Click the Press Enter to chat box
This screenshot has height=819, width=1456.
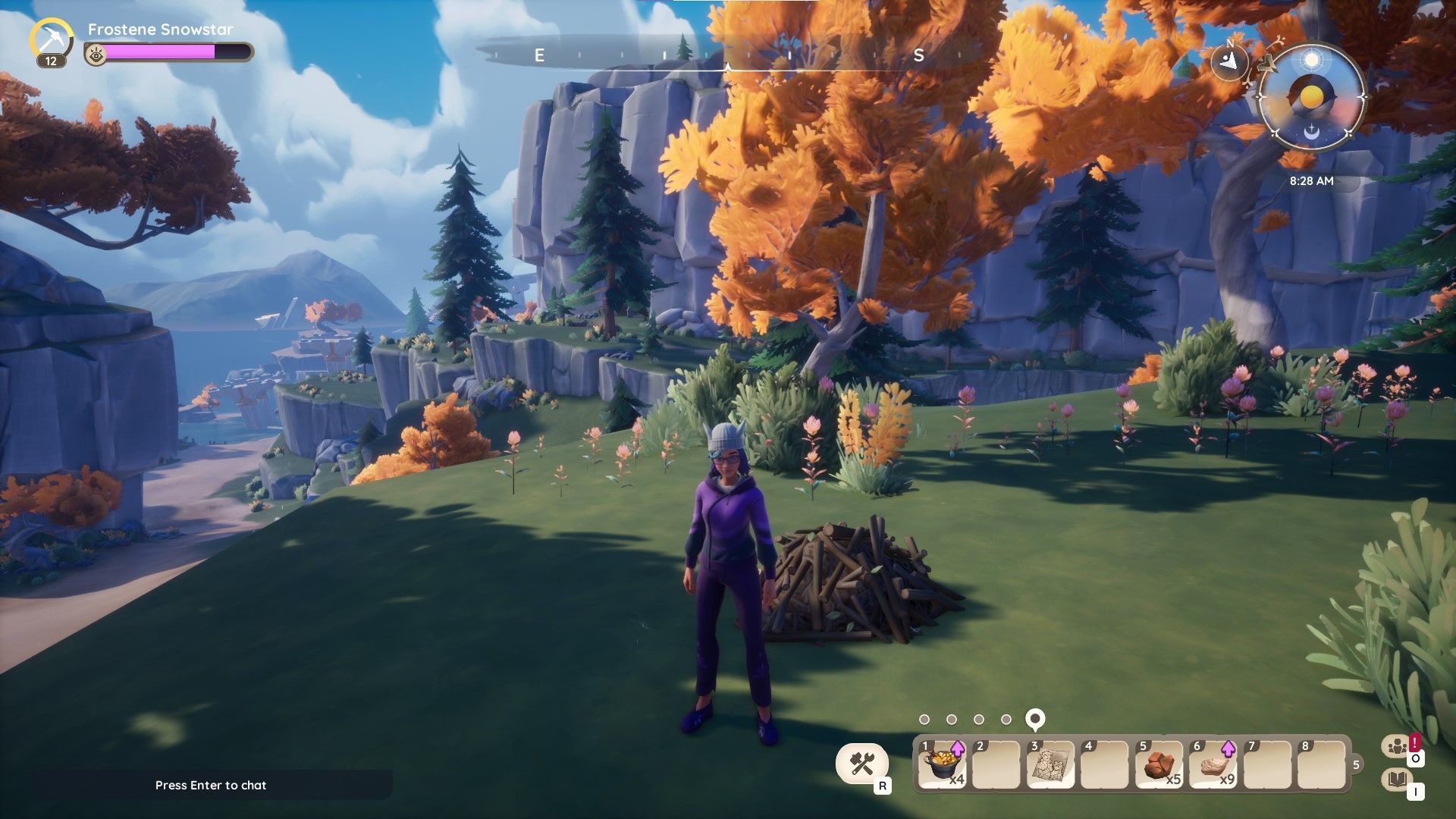tap(211, 785)
